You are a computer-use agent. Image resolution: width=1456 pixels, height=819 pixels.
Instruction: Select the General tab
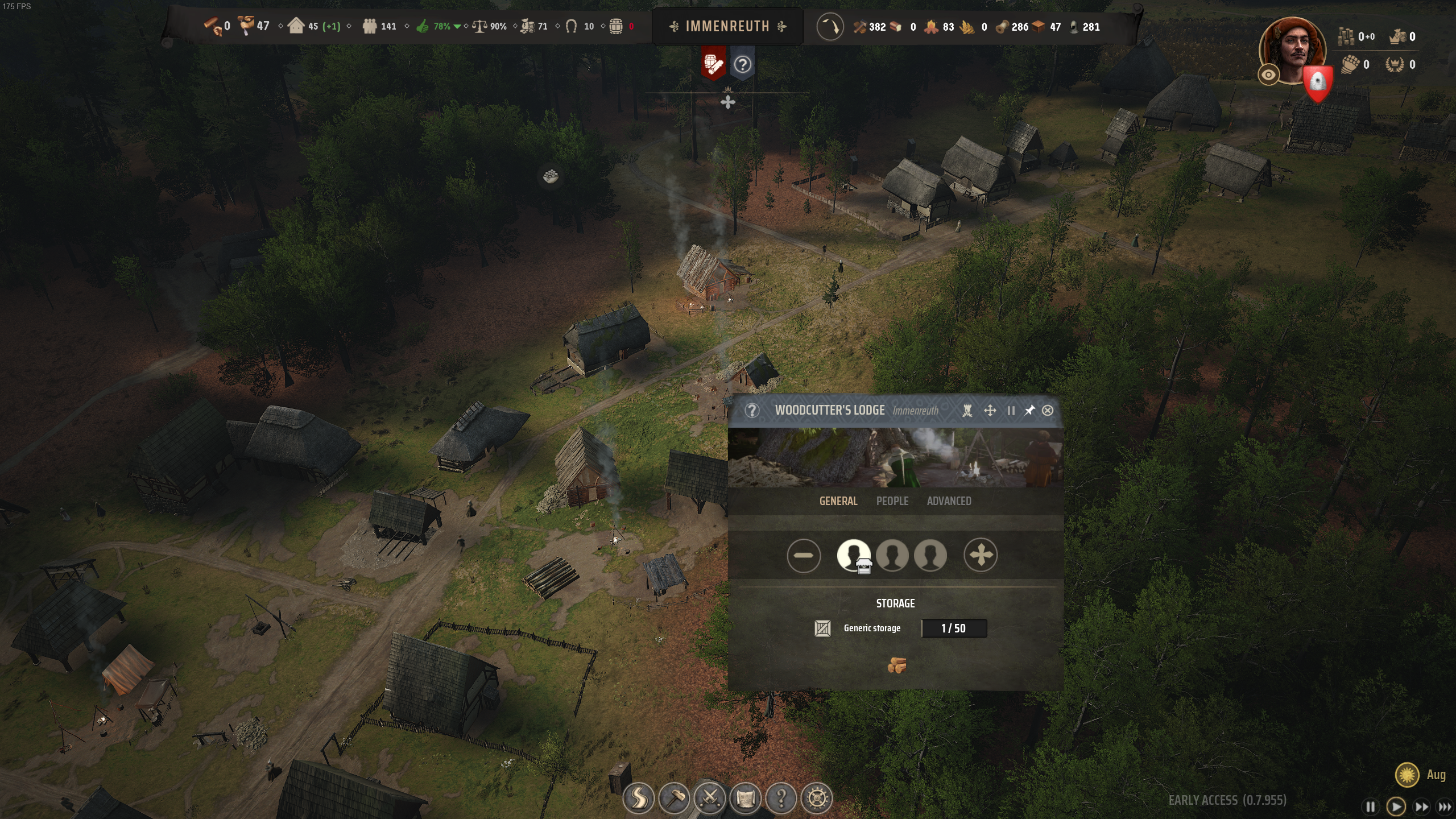tap(838, 501)
